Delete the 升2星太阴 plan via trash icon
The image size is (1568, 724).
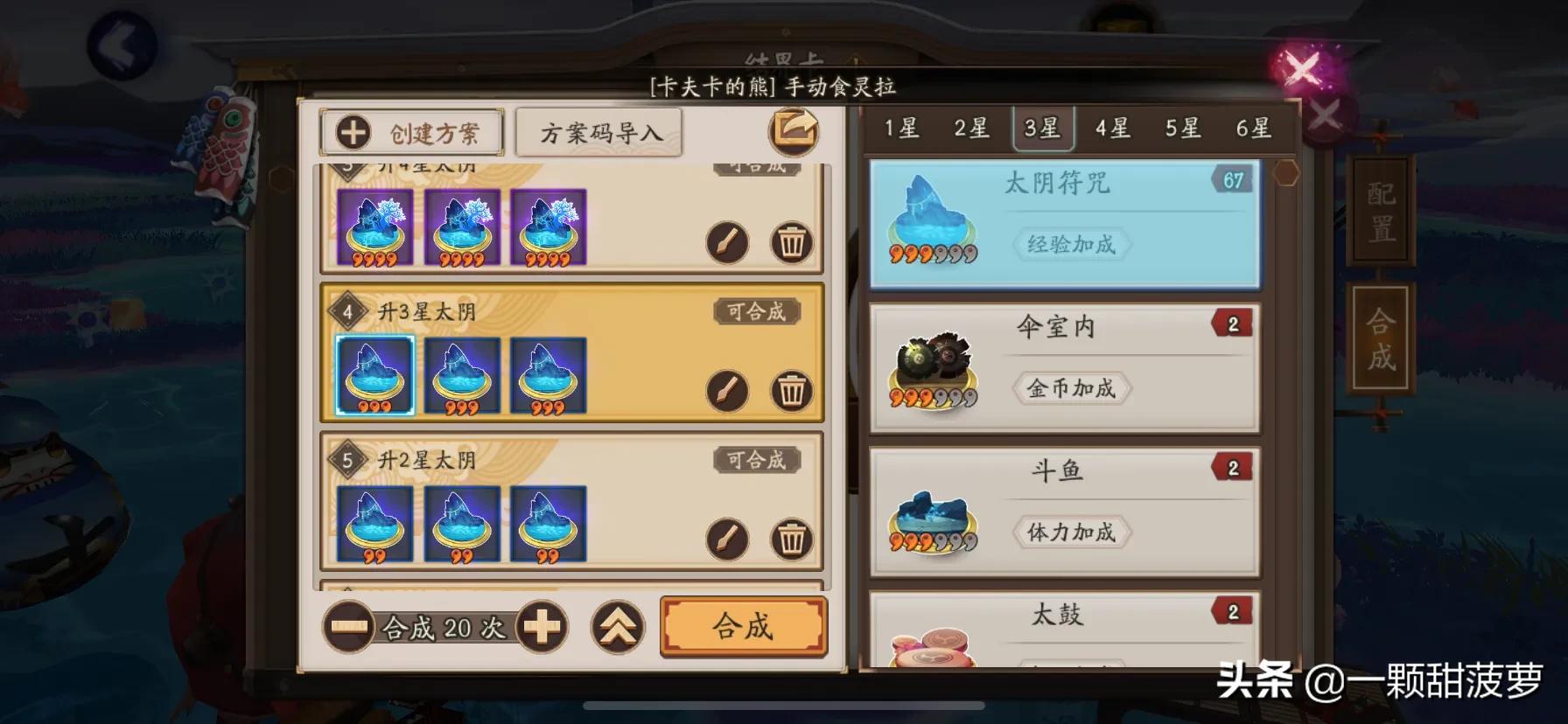pyautogui.click(x=790, y=541)
